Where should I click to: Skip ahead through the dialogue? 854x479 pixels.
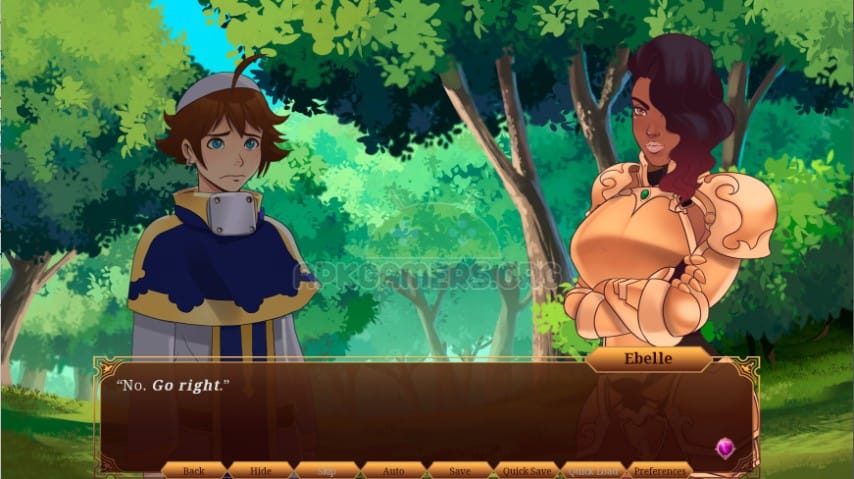point(327,470)
